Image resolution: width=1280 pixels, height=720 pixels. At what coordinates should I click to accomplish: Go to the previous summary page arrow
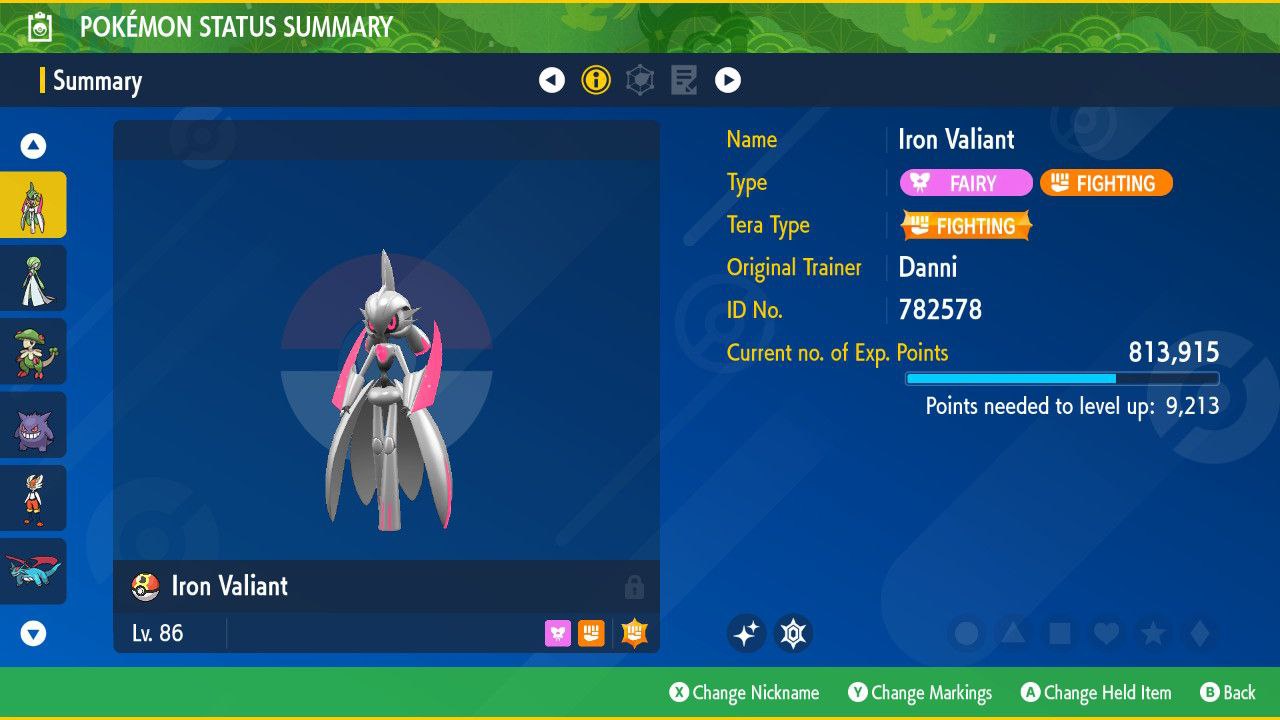[x=552, y=80]
